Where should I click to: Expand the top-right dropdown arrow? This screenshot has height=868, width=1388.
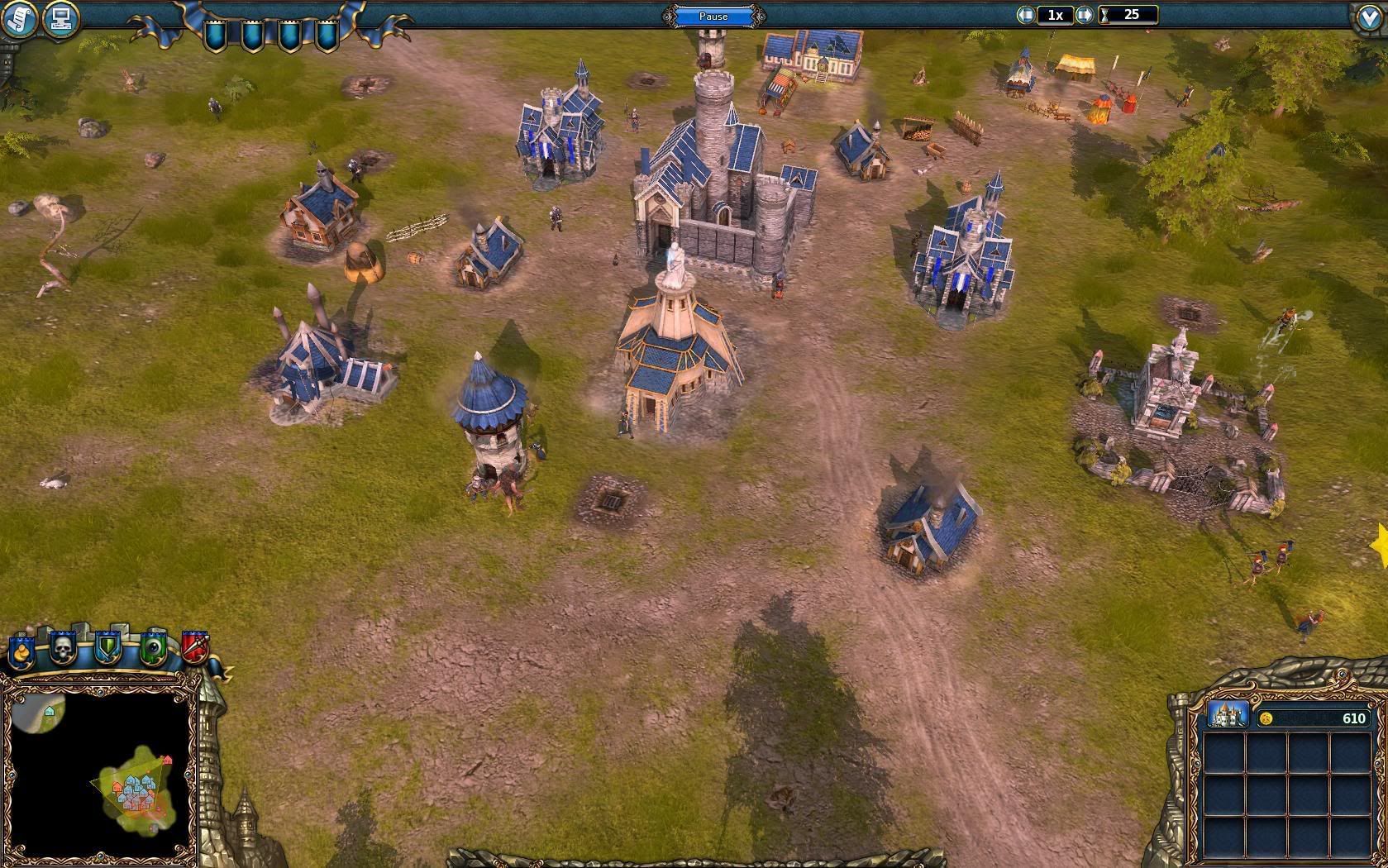point(1369,19)
